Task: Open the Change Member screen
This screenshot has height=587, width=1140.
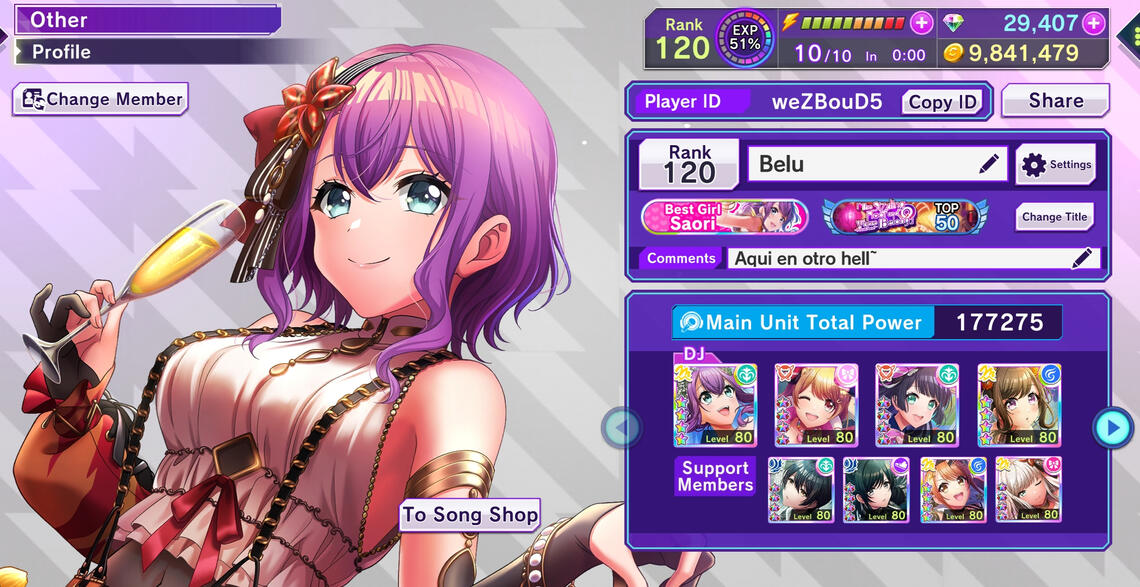Action: [x=101, y=99]
